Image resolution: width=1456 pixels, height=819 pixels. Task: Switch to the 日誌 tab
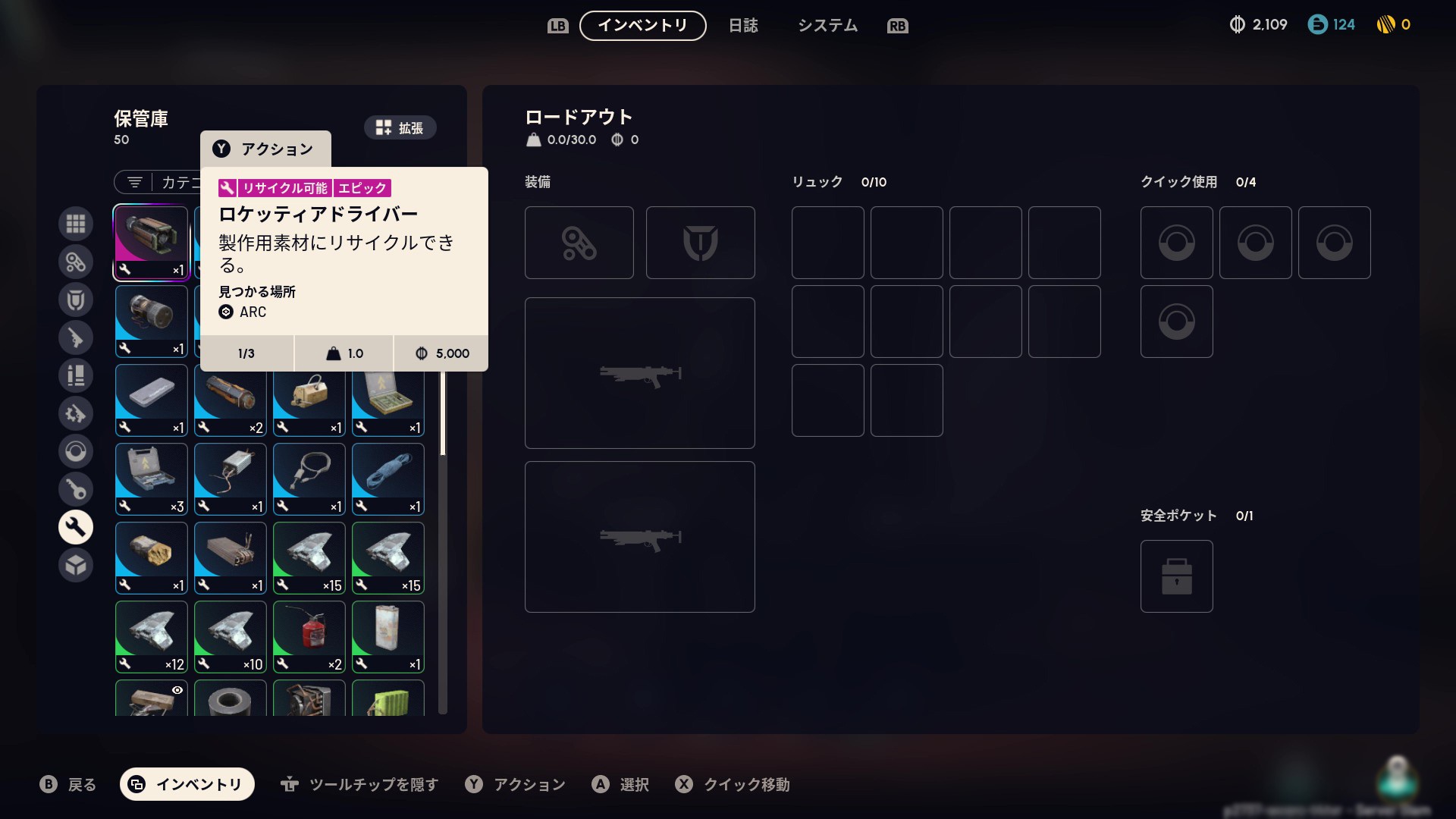(744, 25)
